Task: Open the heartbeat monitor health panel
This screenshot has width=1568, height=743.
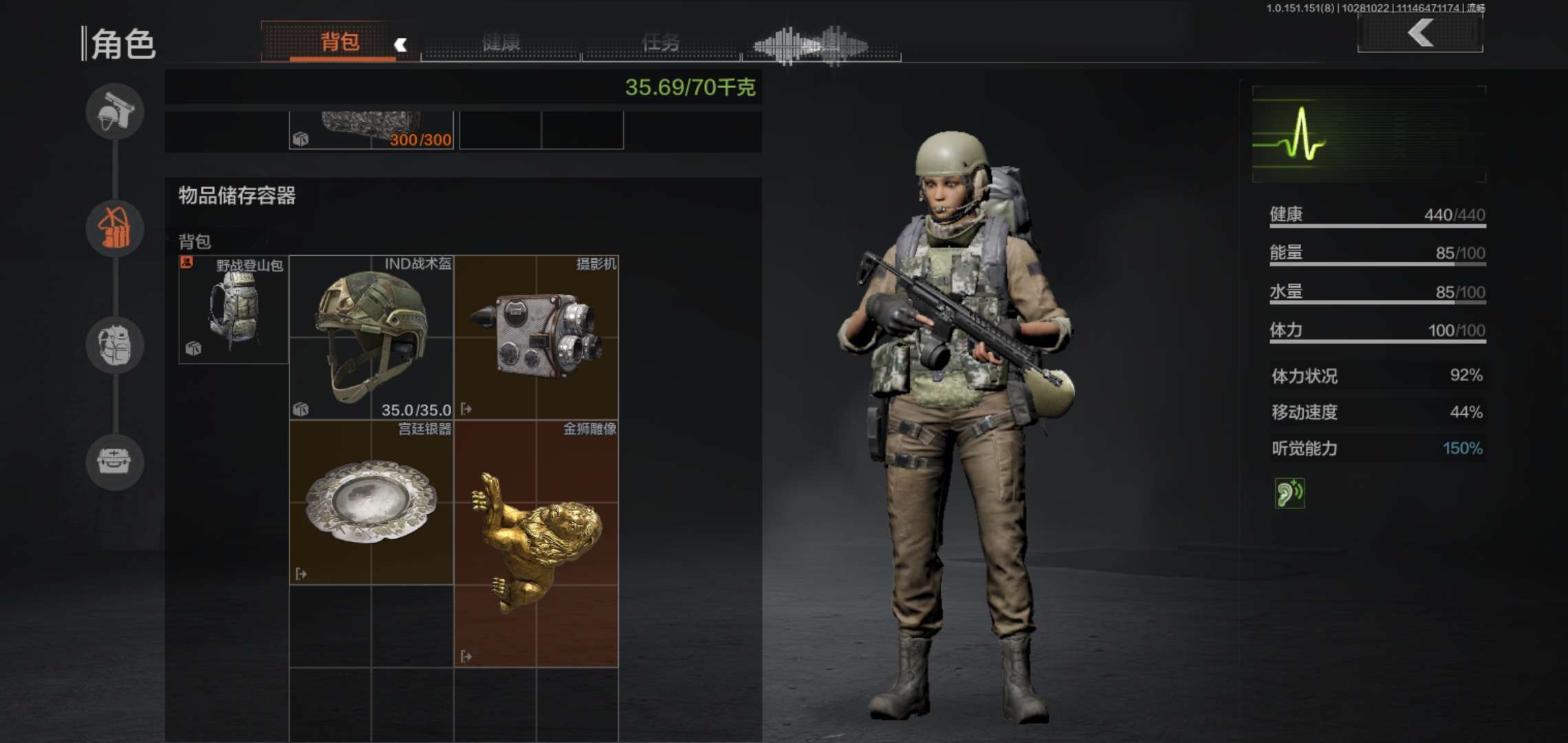Action: tap(1369, 134)
